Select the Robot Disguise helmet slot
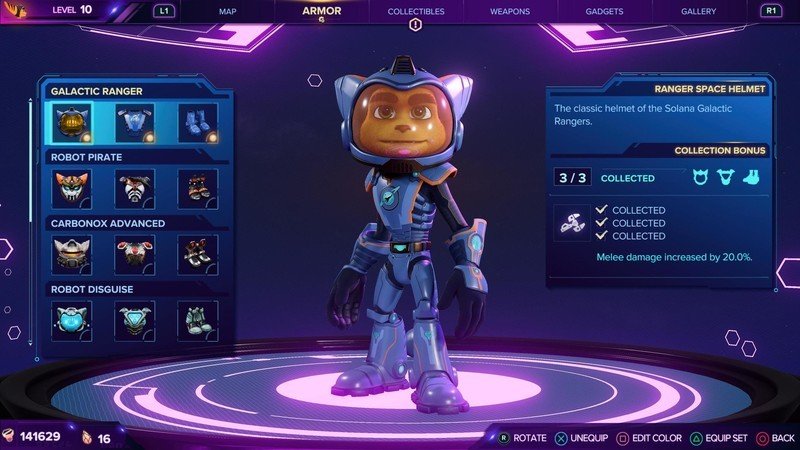This screenshot has width=800, height=450. (x=72, y=320)
